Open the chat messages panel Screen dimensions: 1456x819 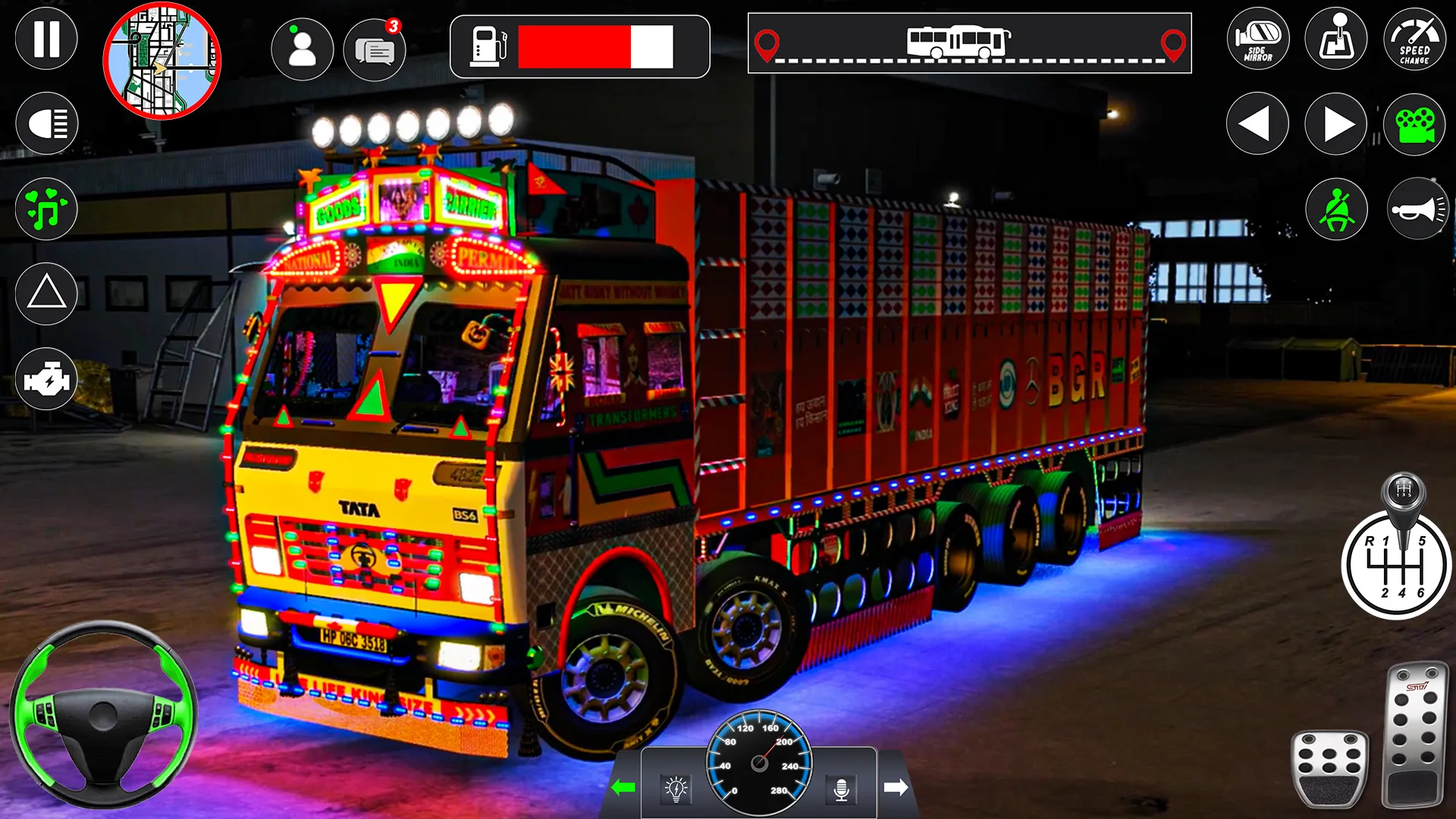tap(376, 49)
